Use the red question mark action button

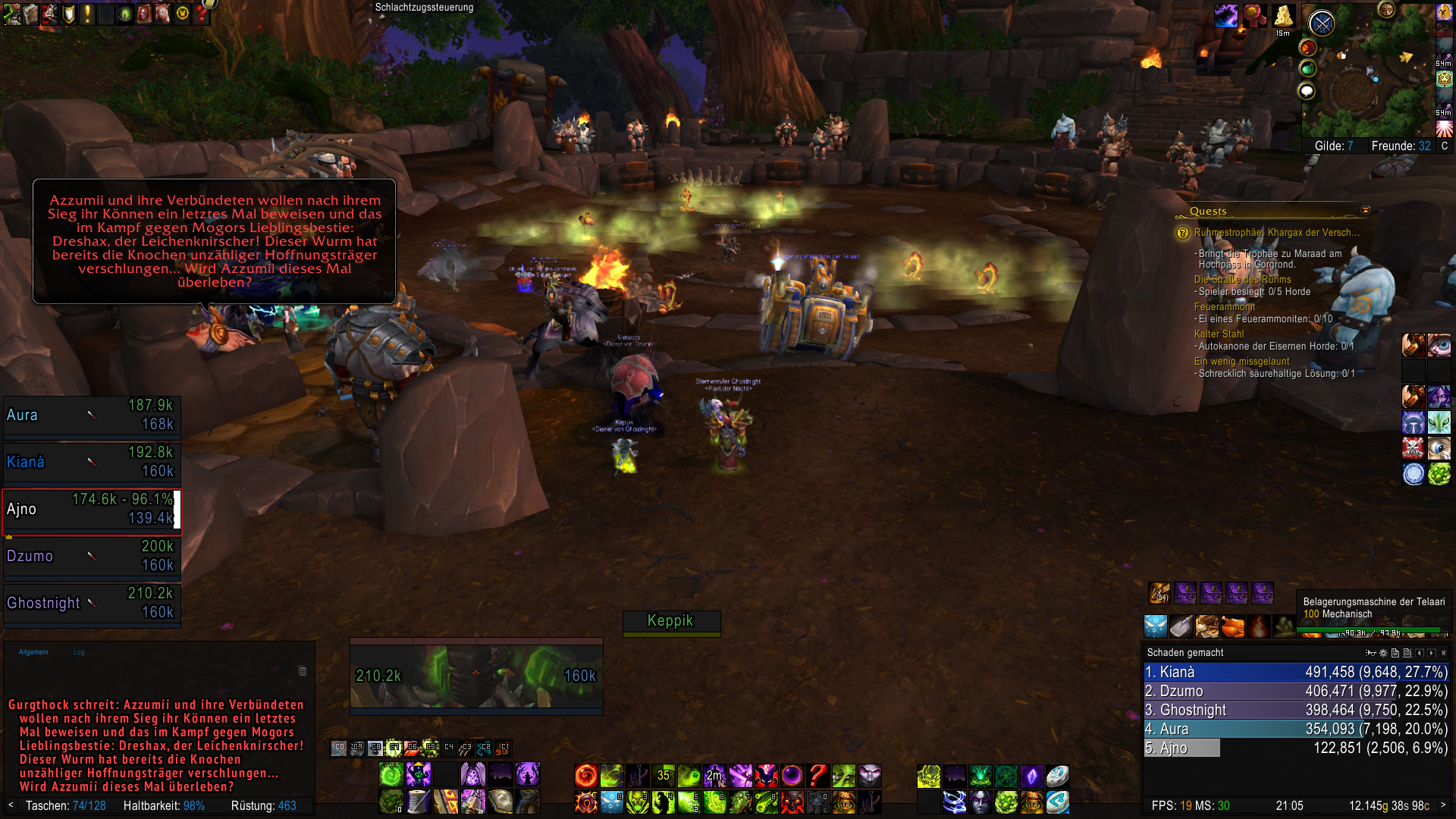coord(817,775)
